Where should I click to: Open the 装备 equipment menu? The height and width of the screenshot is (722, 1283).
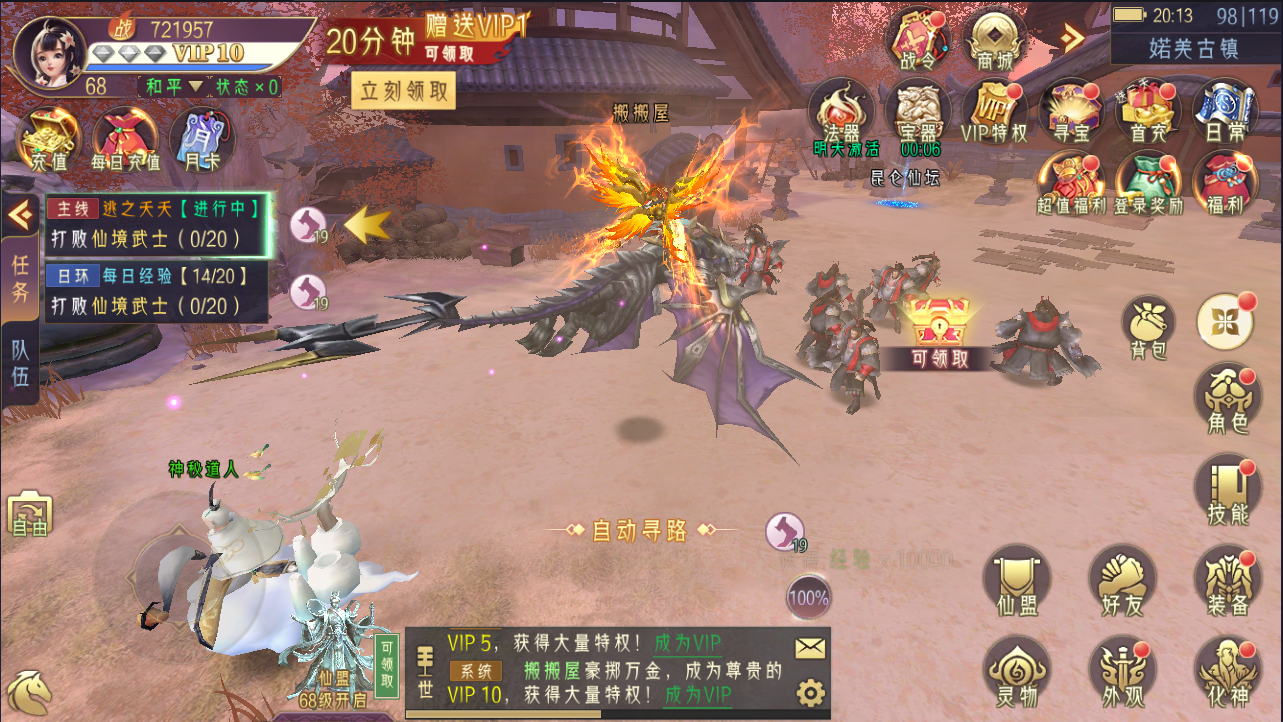pos(1227,581)
